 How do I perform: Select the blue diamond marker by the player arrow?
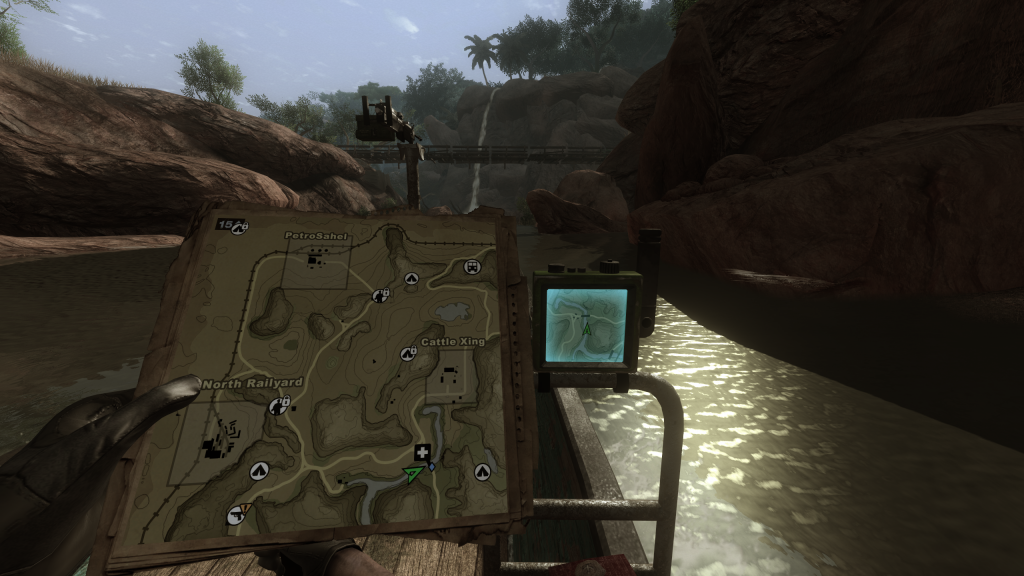point(431,467)
